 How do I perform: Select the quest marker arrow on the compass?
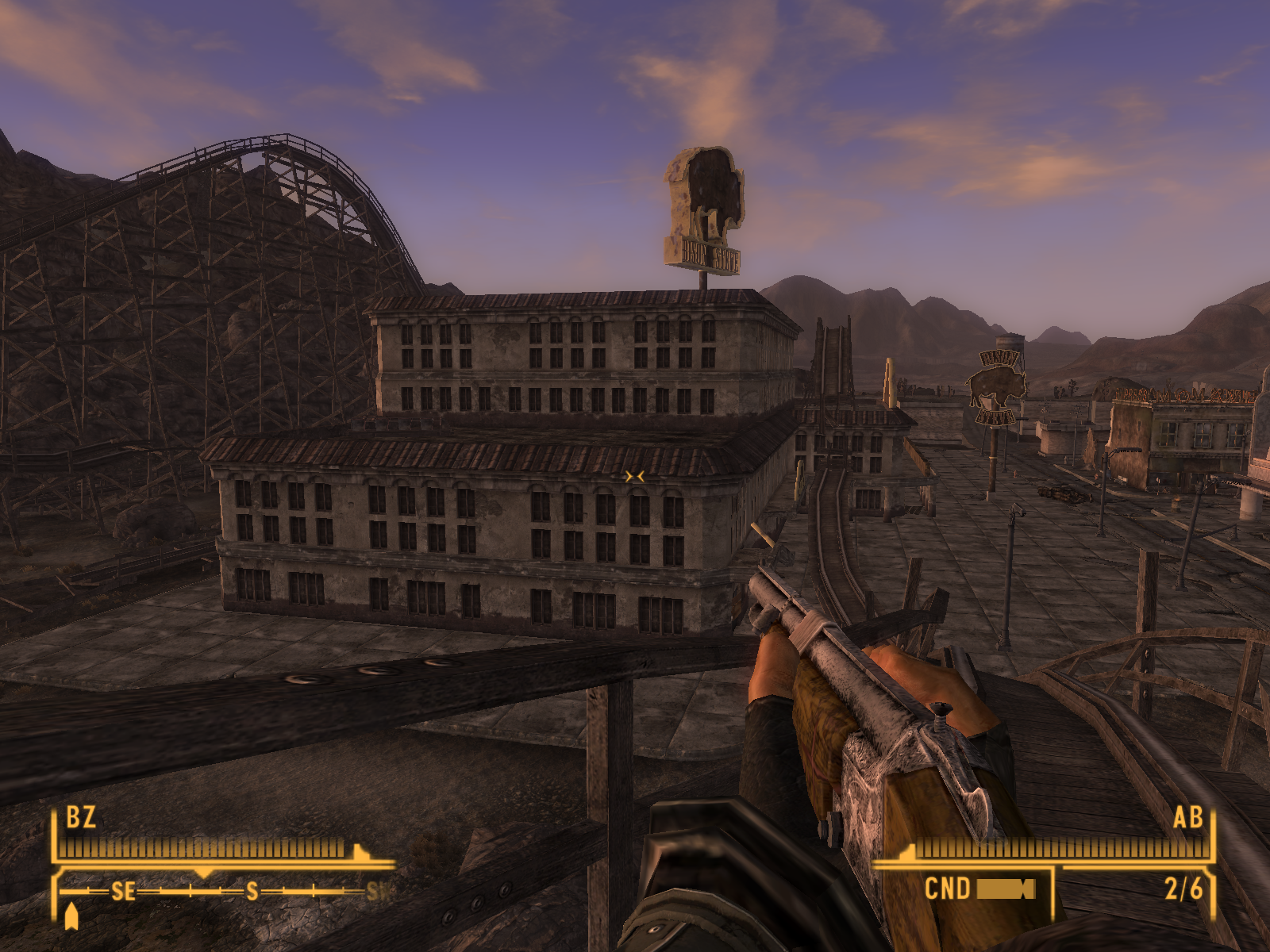(71, 916)
